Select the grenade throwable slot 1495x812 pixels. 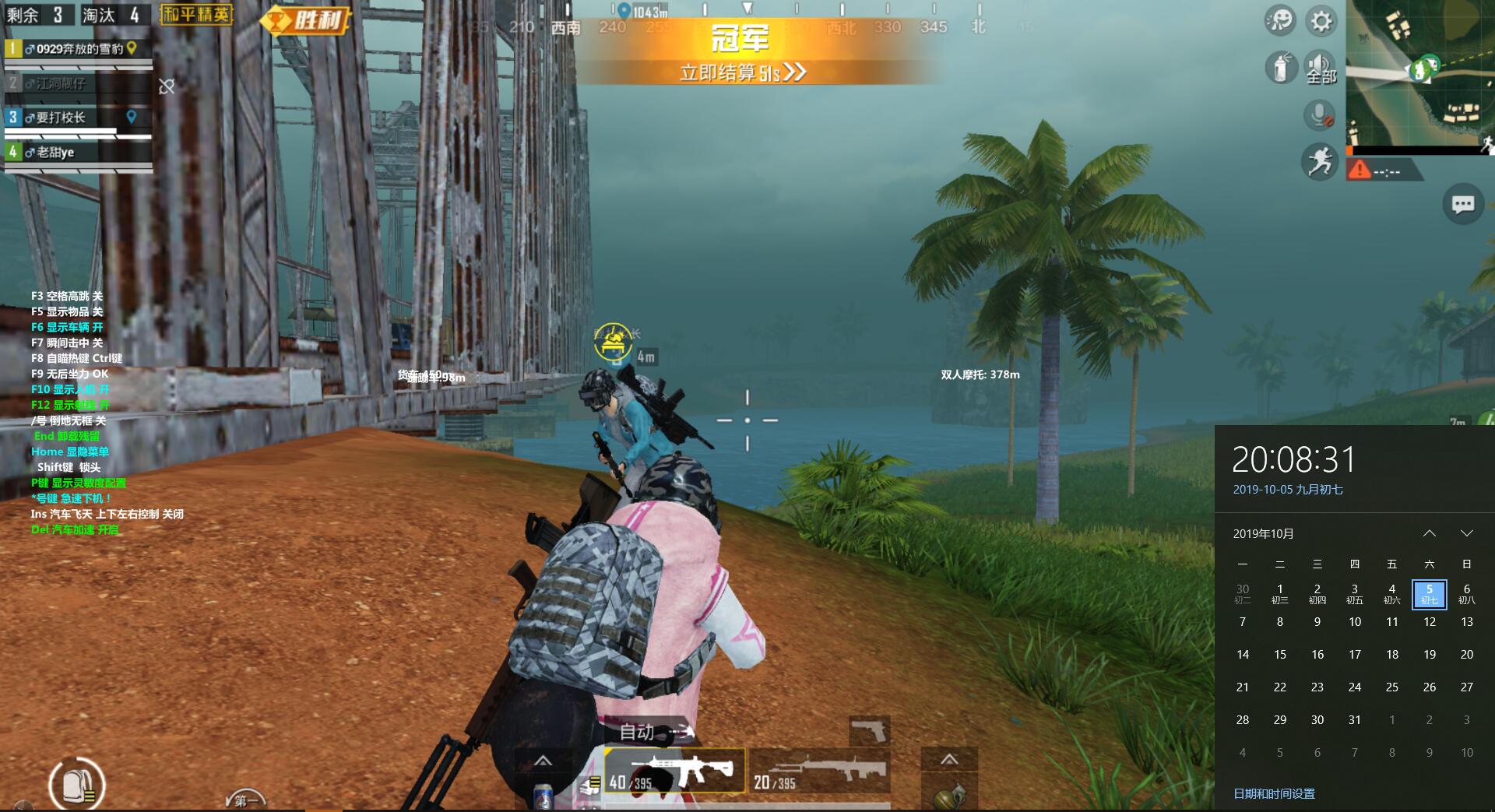949,796
